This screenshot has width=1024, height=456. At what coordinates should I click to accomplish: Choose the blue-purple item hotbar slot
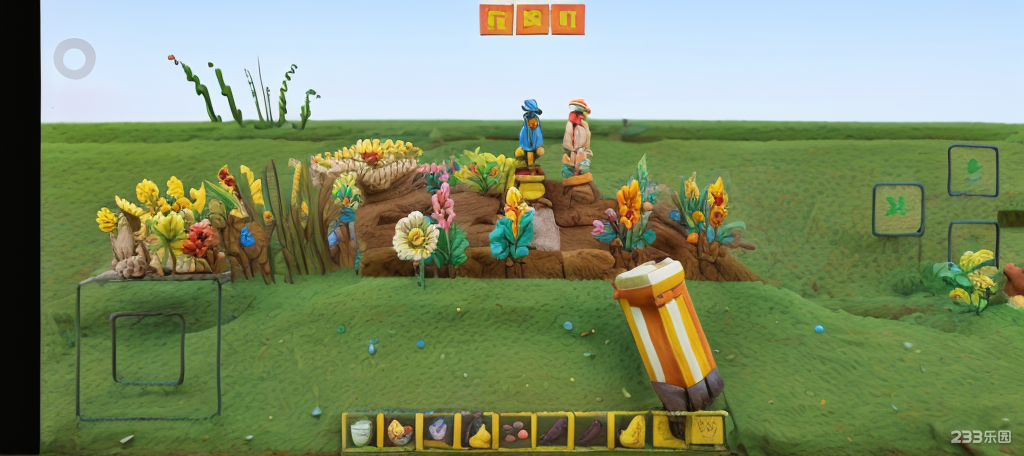[438, 431]
